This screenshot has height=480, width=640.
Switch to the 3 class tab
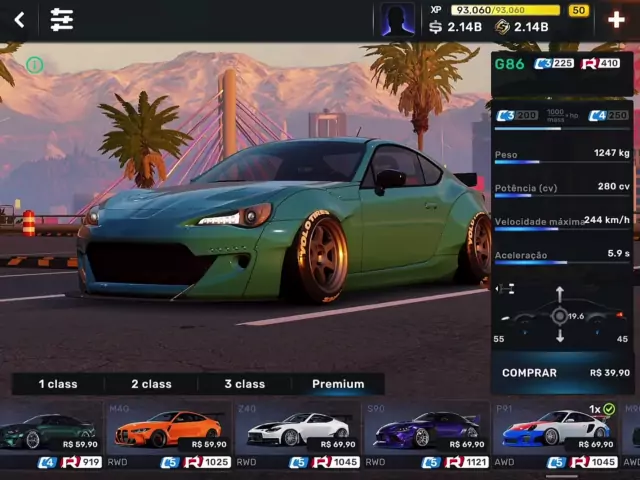pos(244,384)
